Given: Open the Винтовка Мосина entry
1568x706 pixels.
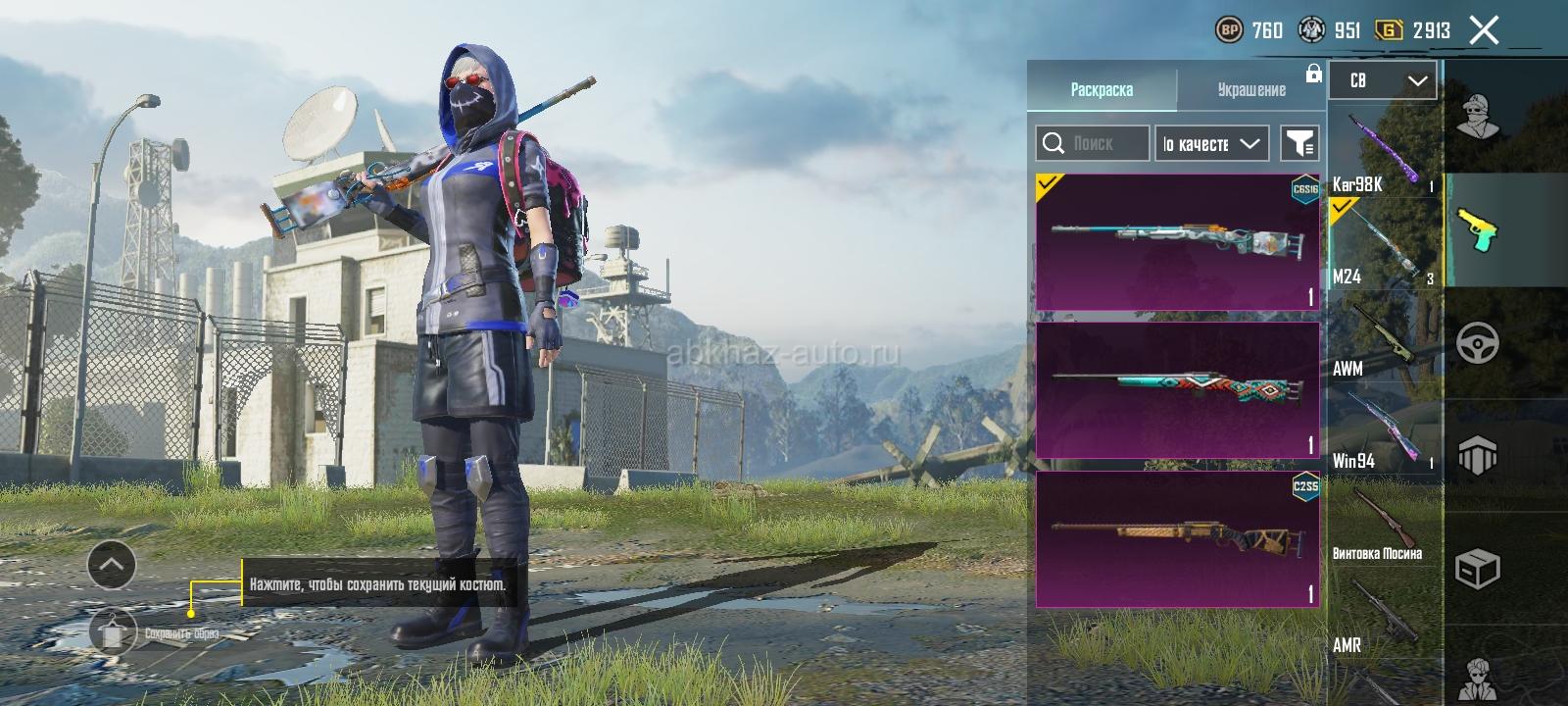Looking at the screenshot, I should [1384, 525].
